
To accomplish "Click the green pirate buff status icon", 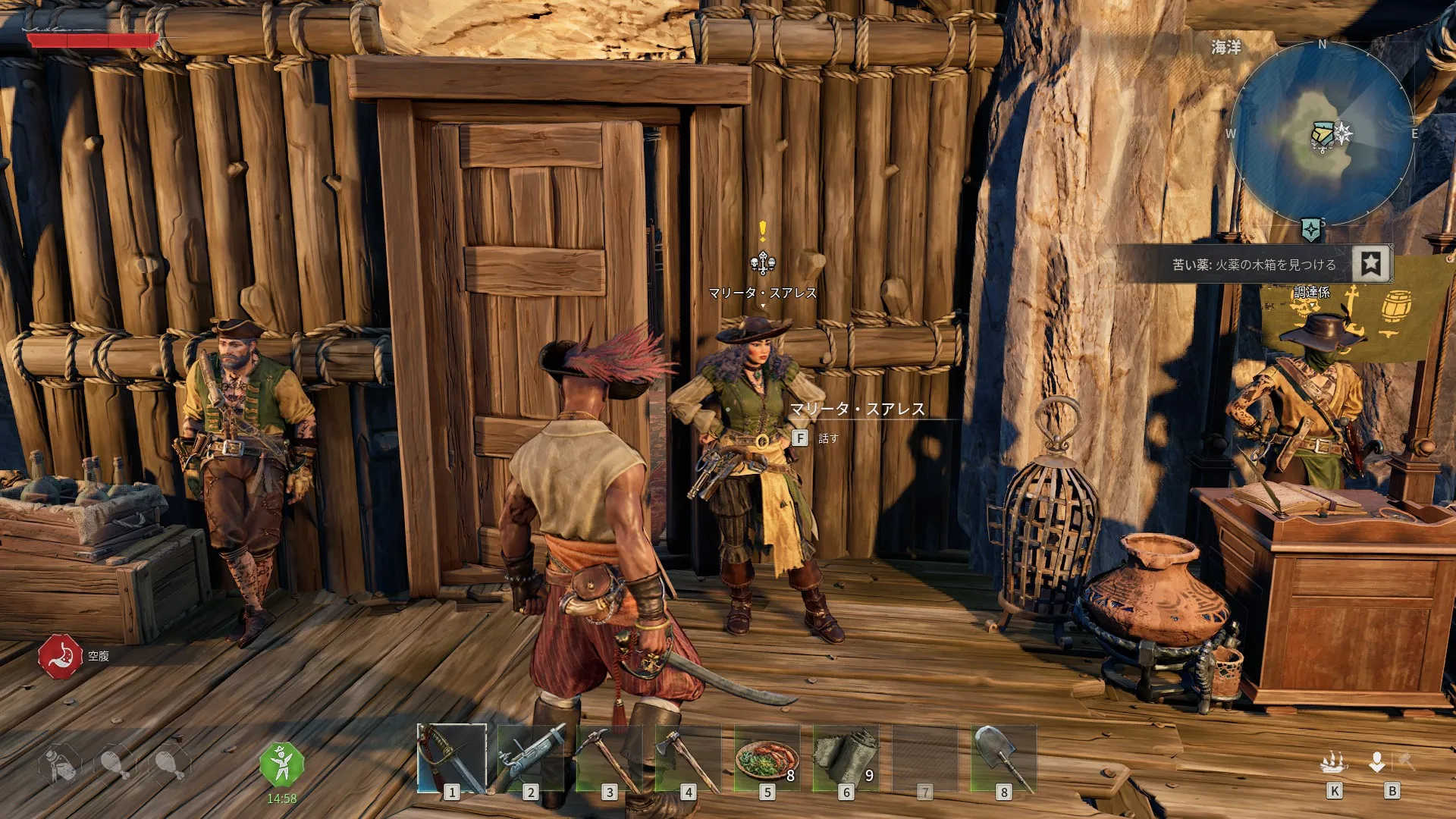I will point(281,764).
